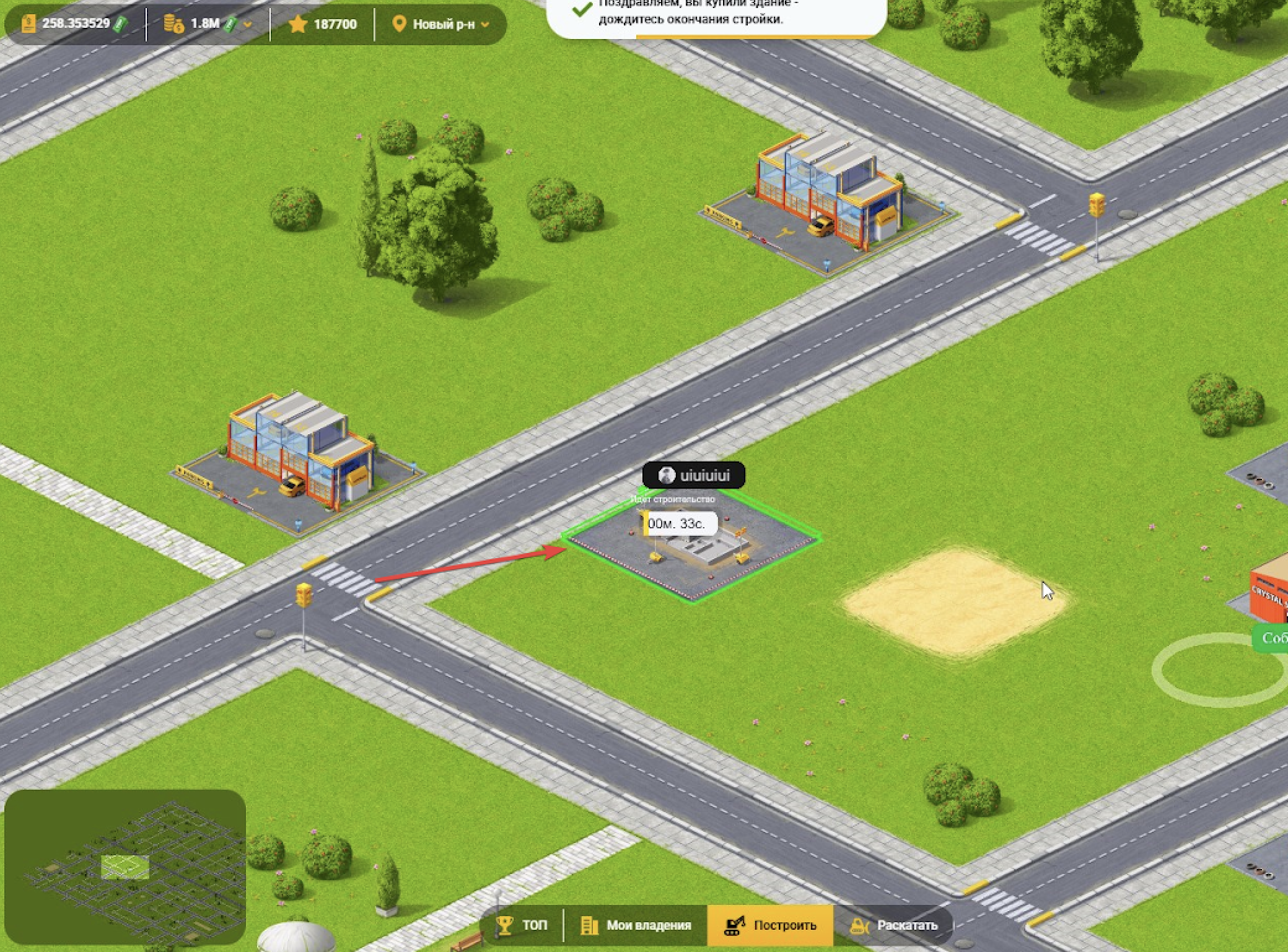Click the city minimap
This screenshot has width=1288, height=952.
pyautogui.click(x=125, y=867)
